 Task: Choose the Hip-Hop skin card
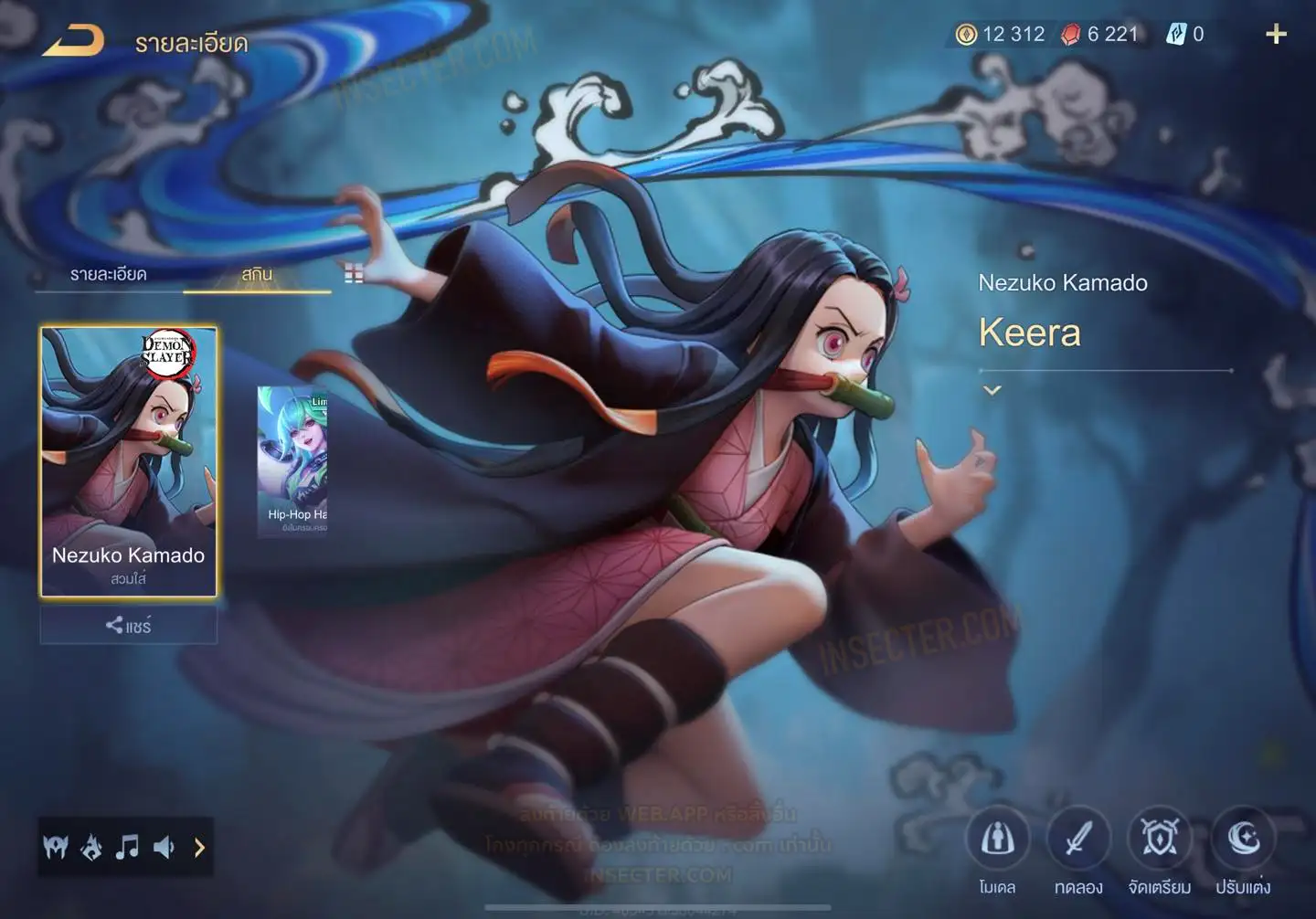tap(292, 460)
